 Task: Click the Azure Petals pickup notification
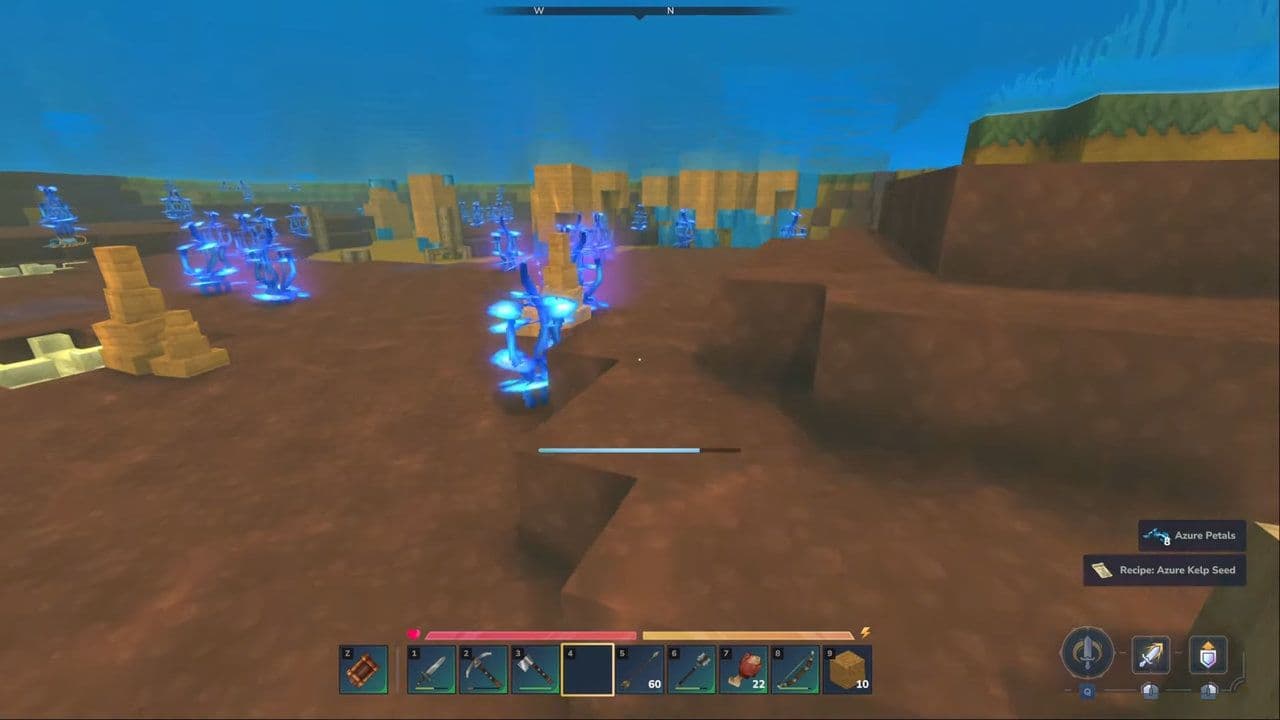point(1192,535)
